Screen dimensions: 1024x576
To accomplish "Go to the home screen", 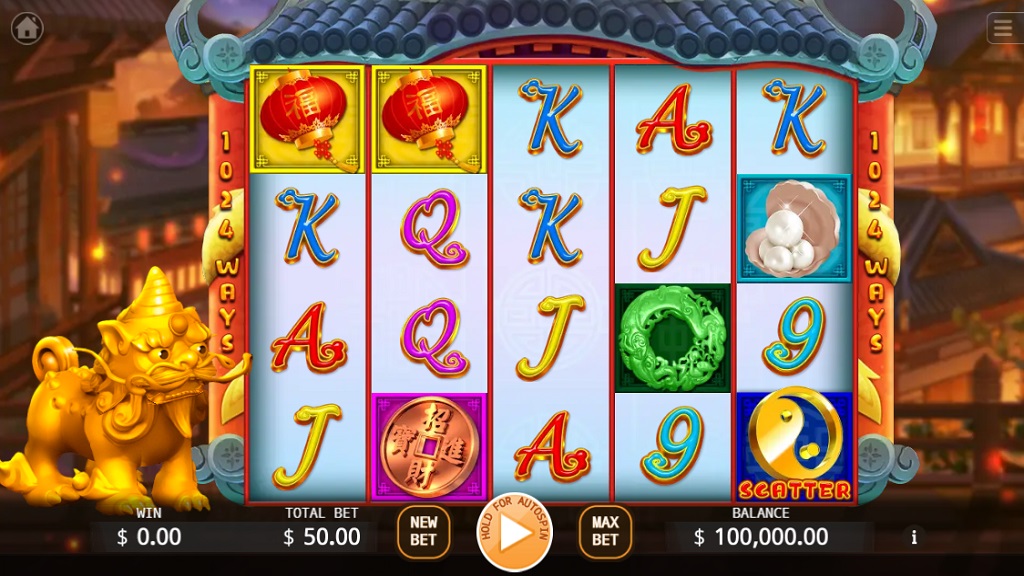I will [27, 28].
